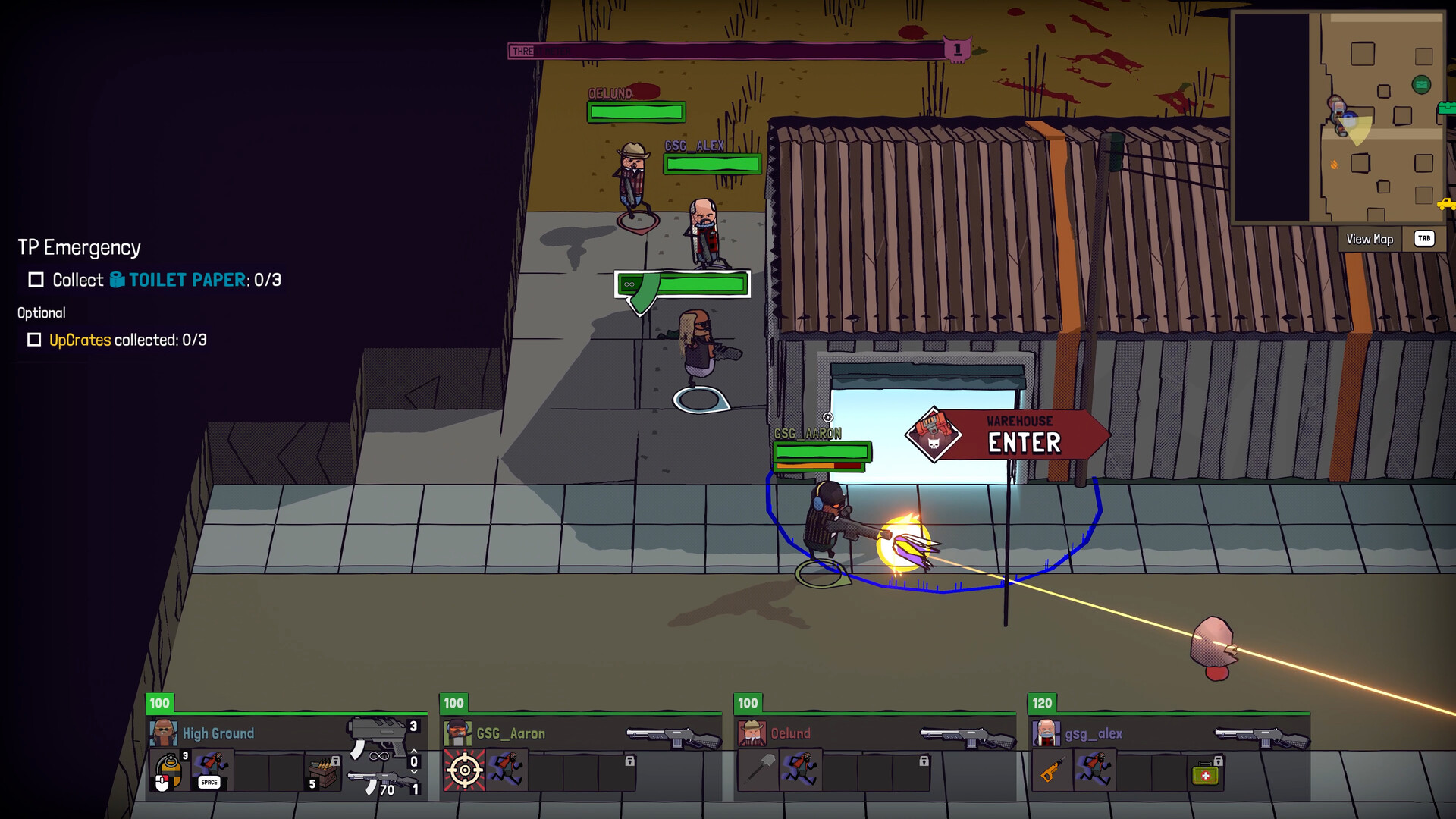Open View Map with the TAB button
Screen dimensions: 1456x819
[x=1423, y=238]
